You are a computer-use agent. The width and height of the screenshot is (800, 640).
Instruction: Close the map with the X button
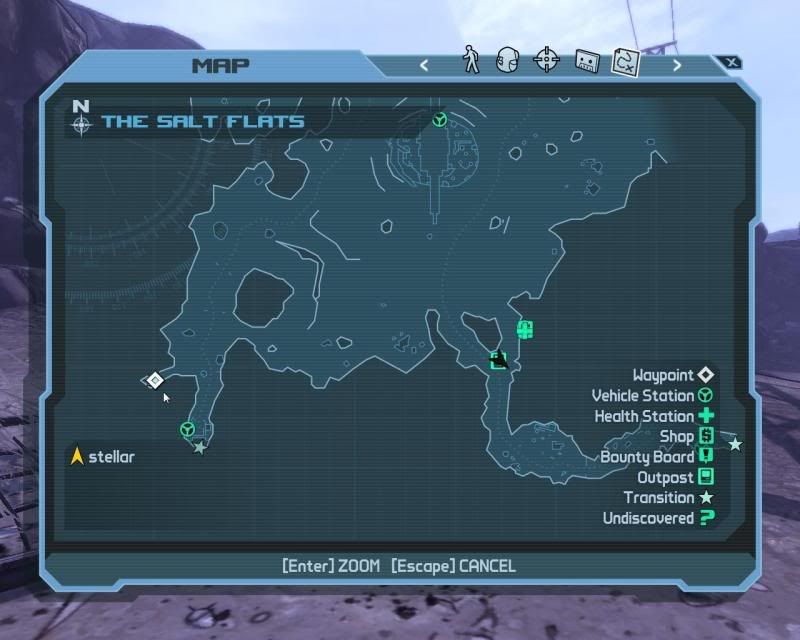click(x=732, y=62)
